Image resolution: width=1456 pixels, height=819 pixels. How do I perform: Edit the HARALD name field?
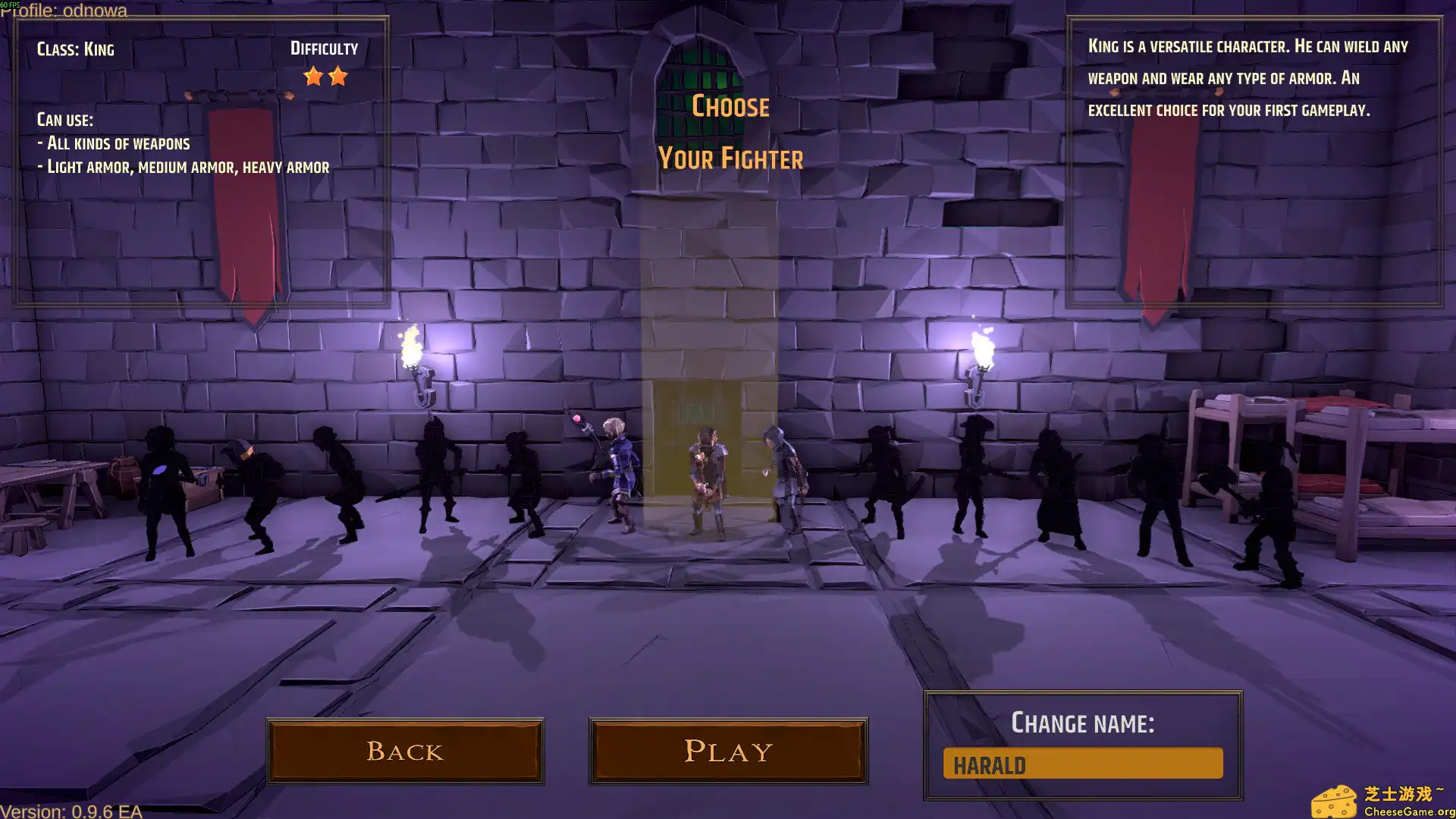pyautogui.click(x=1082, y=764)
